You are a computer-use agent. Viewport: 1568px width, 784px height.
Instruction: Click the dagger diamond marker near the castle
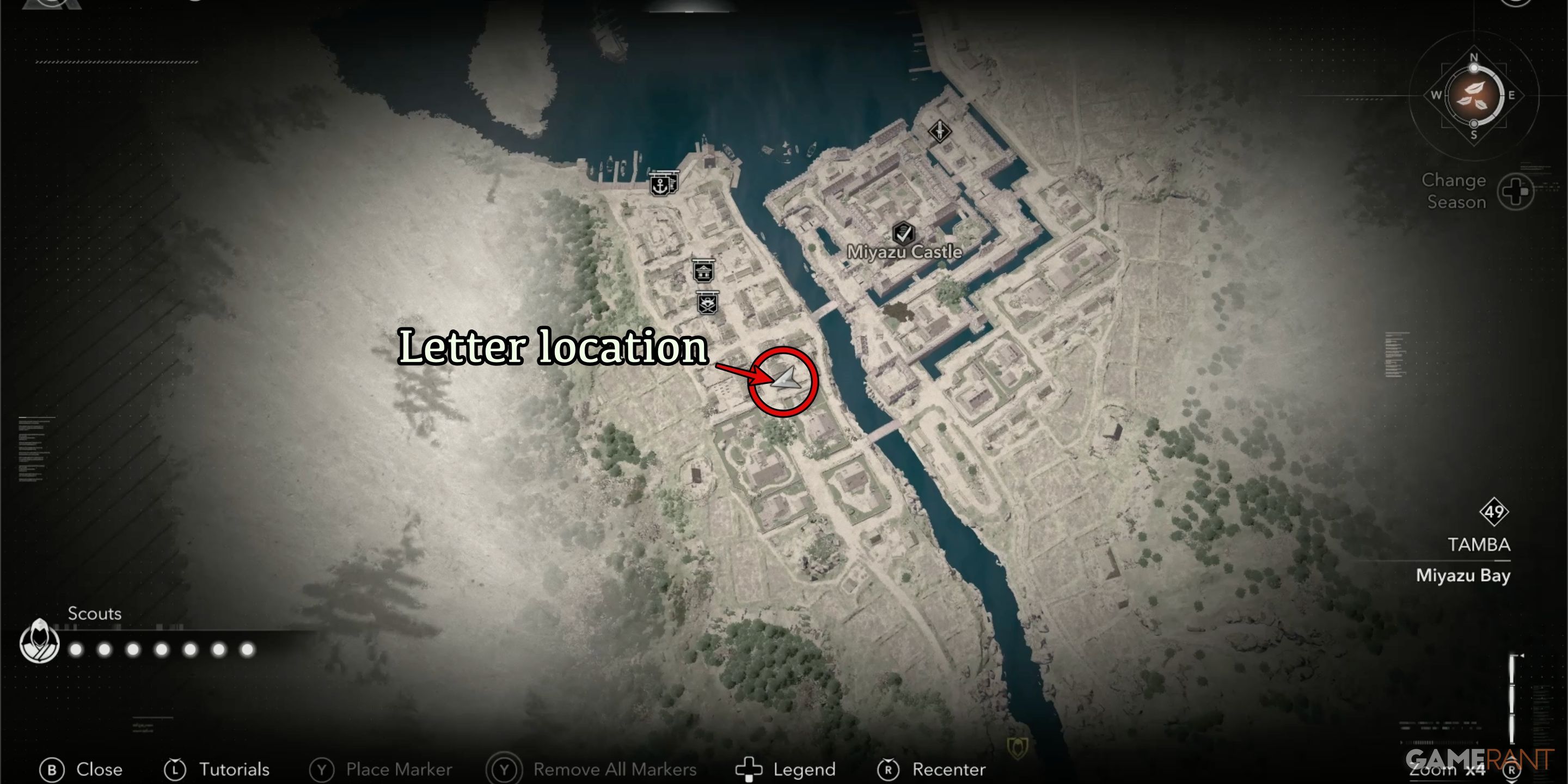tap(940, 130)
